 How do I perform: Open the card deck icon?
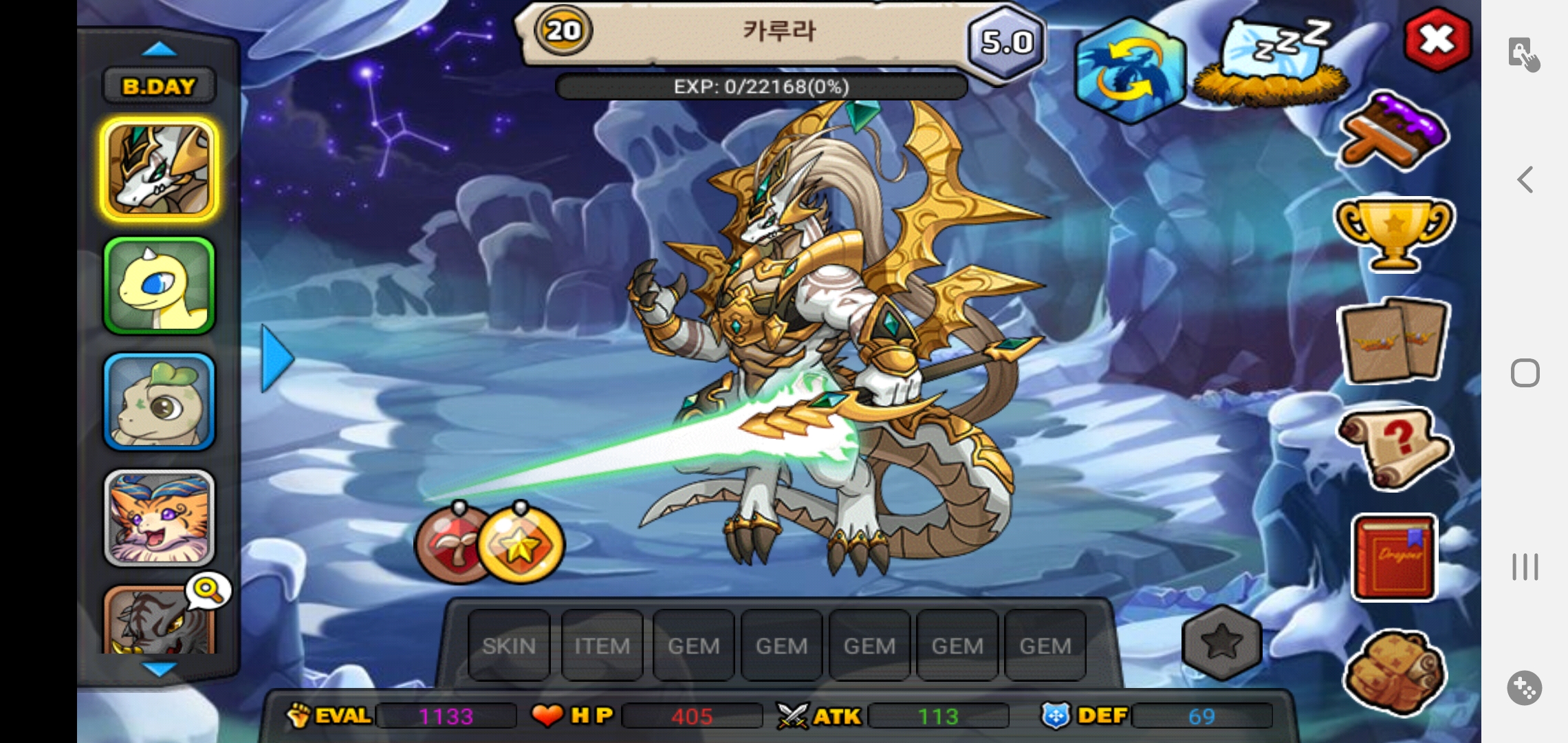(x=1394, y=342)
